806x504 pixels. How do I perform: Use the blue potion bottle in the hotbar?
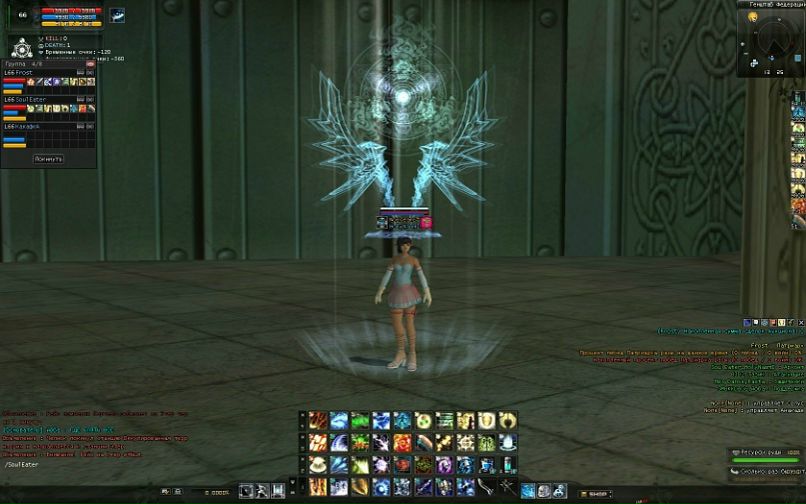coord(509,465)
